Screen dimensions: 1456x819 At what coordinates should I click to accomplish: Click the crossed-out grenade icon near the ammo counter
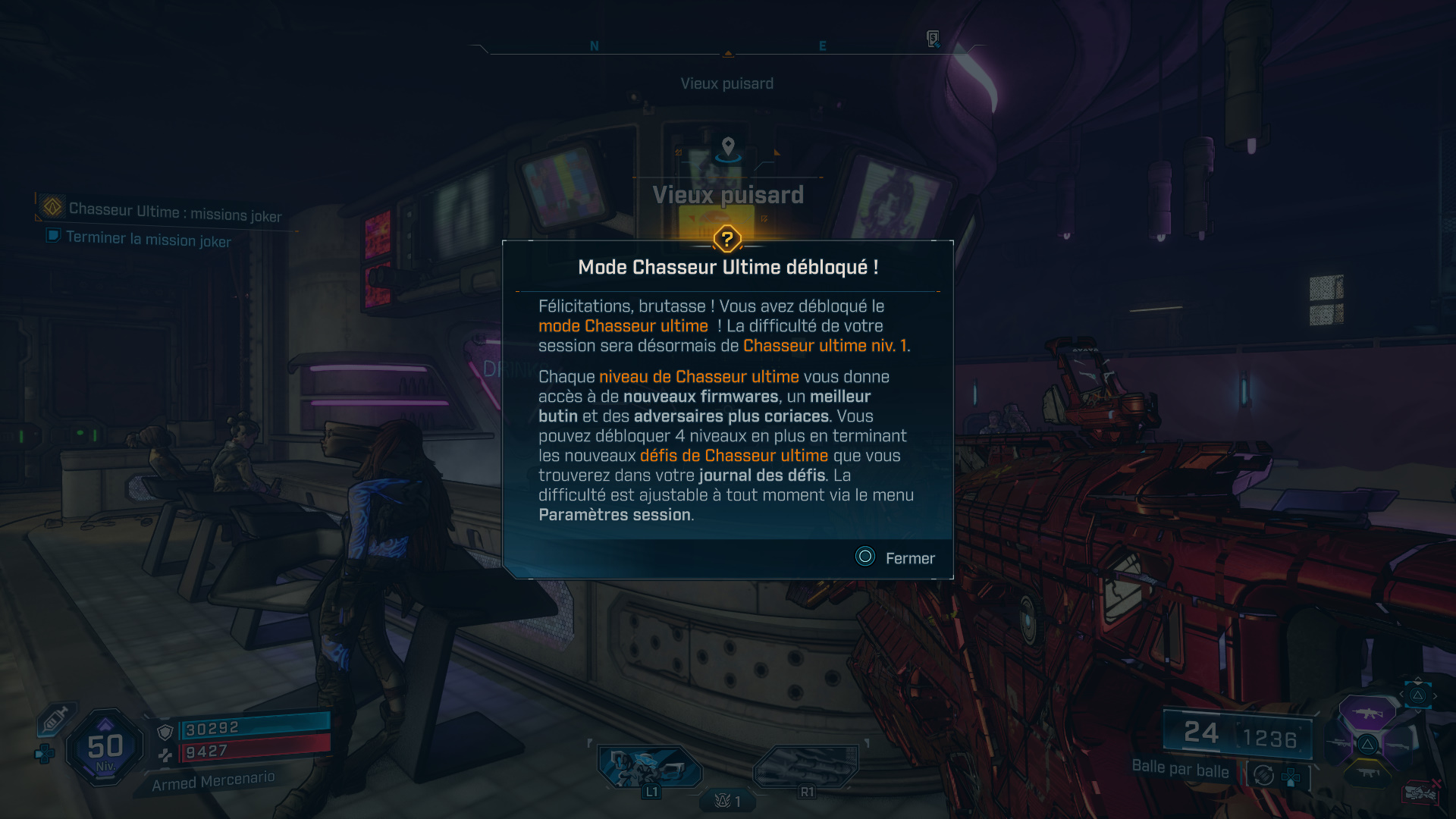[x=1421, y=792]
